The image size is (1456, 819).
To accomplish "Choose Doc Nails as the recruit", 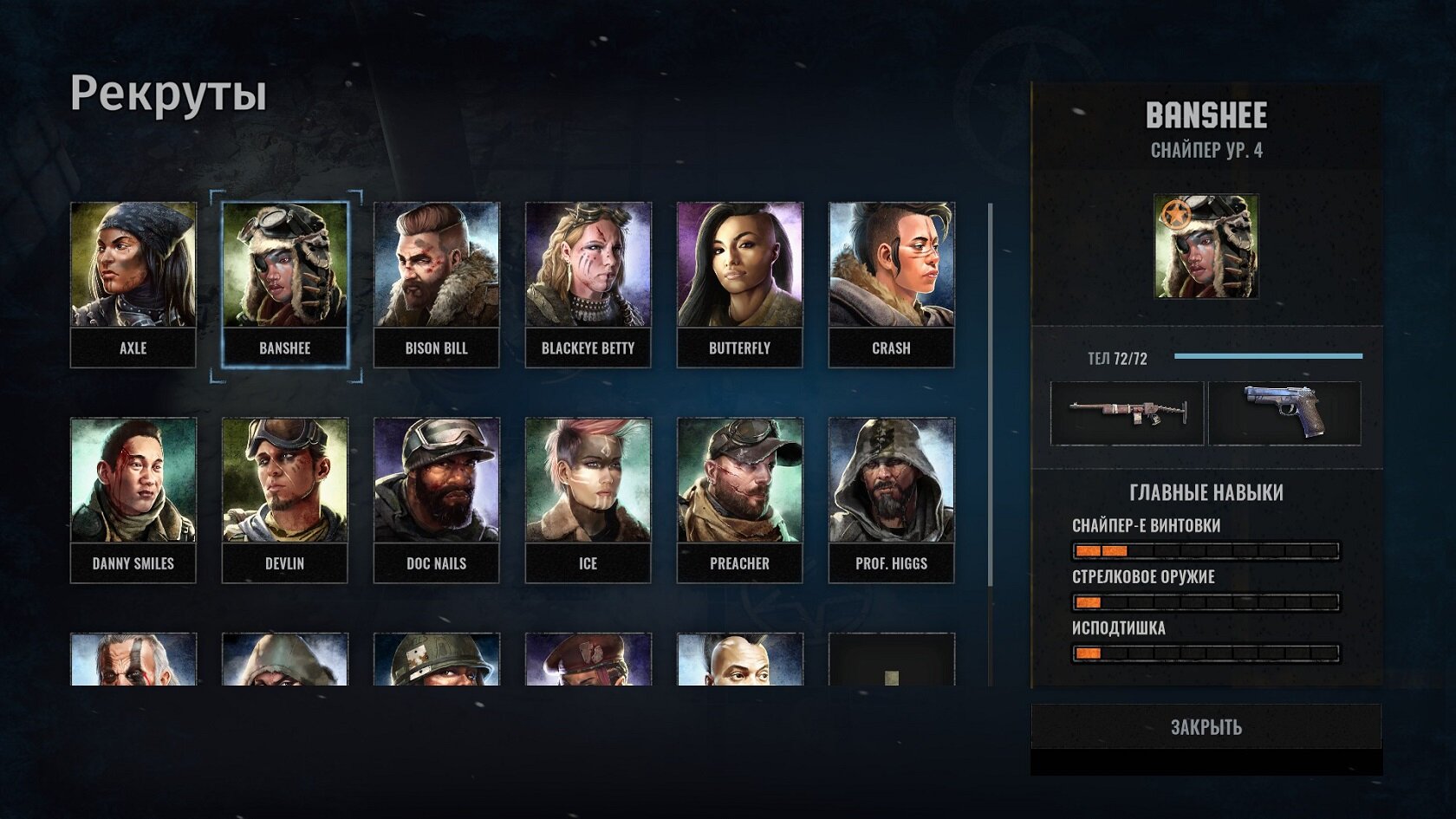I will (436, 499).
